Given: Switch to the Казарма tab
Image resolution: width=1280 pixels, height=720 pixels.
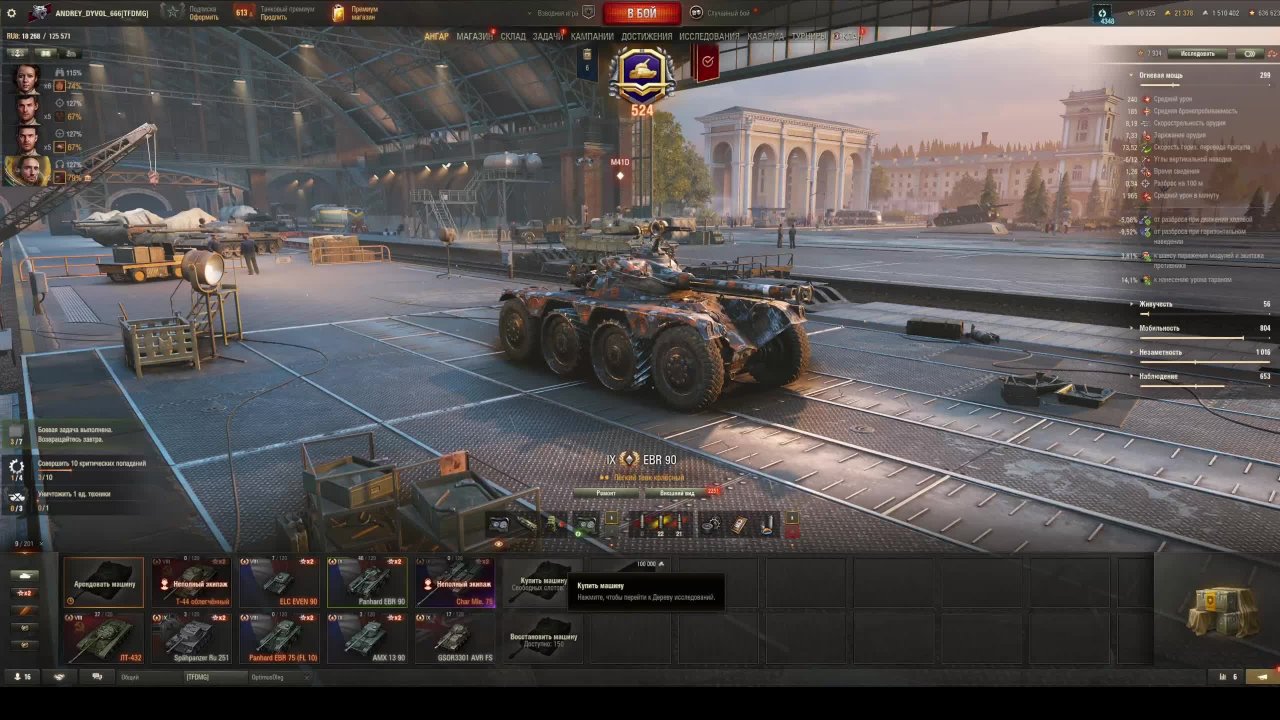Looking at the screenshot, I should click(765, 36).
